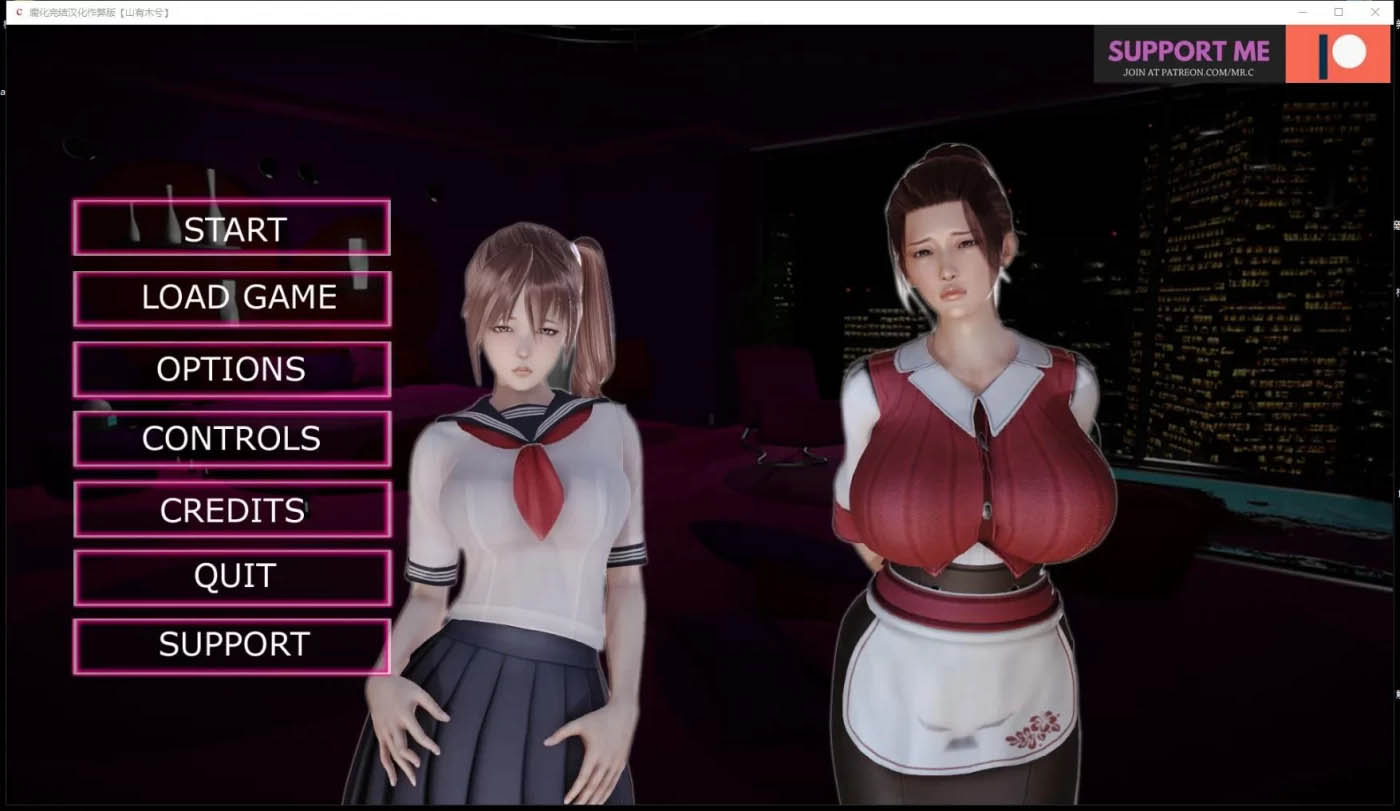Screen dimensions: 1400x811
Task: Open the SUPPORT menu entry
Action: (232, 644)
